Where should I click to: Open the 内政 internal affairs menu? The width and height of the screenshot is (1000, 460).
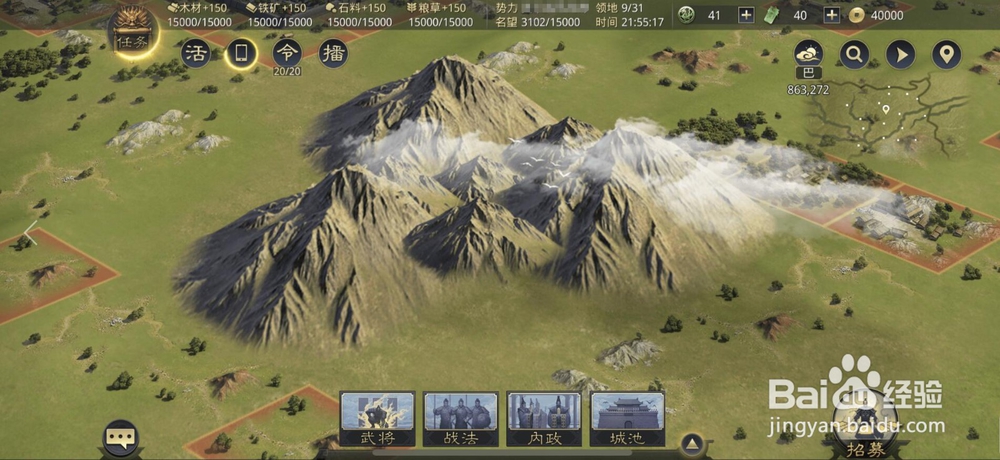coord(544,418)
